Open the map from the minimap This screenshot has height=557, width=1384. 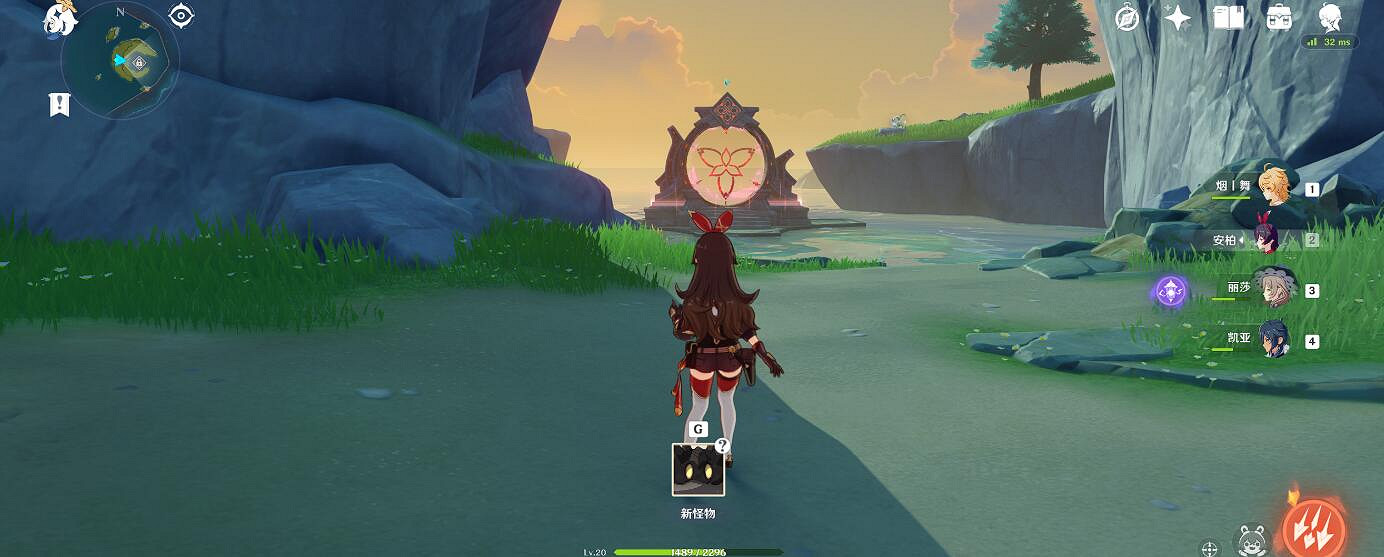tap(120, 61)
